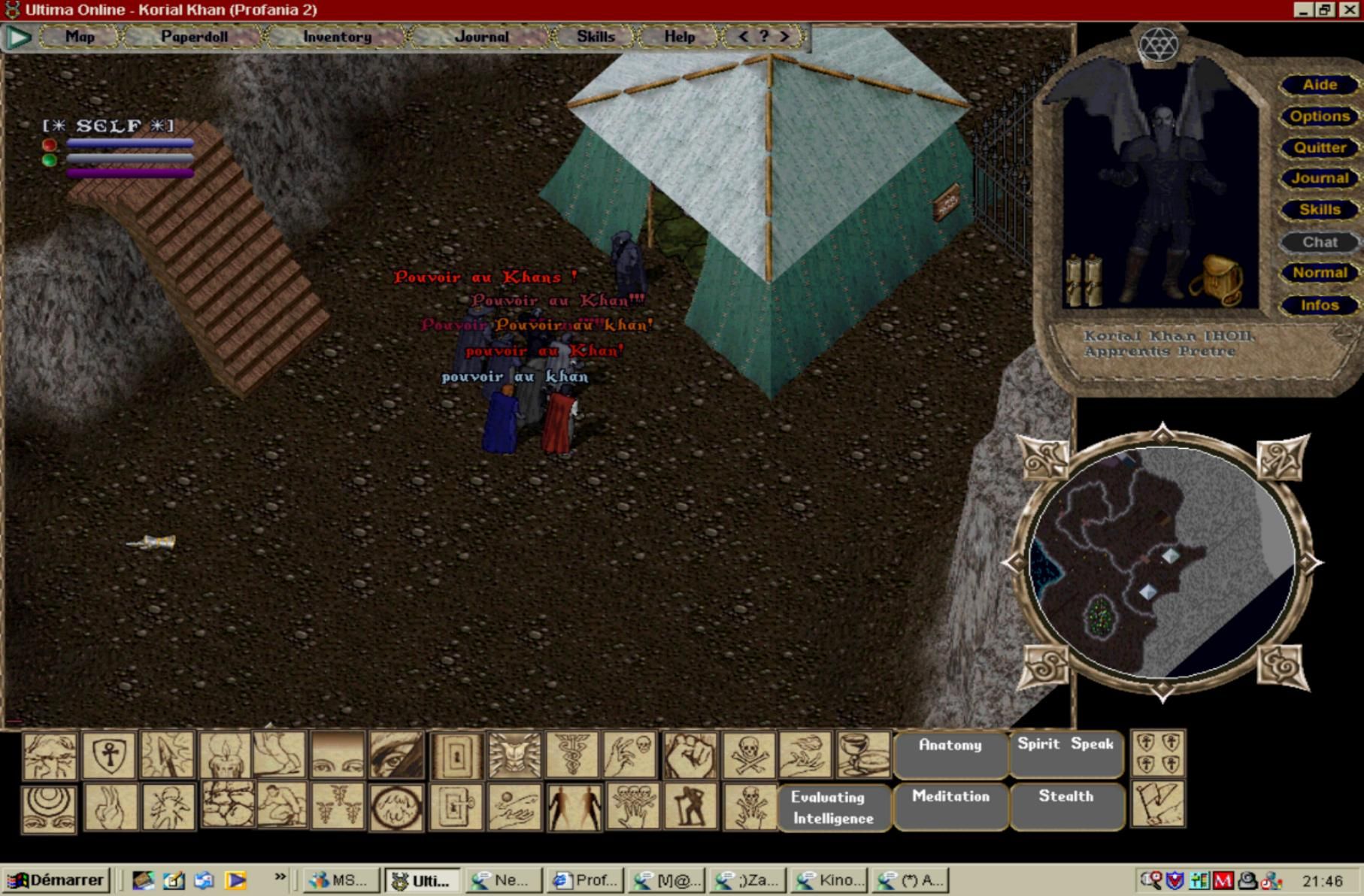Open the Paperdoll menu entry
1364x896 pixels.
point(194,36)
